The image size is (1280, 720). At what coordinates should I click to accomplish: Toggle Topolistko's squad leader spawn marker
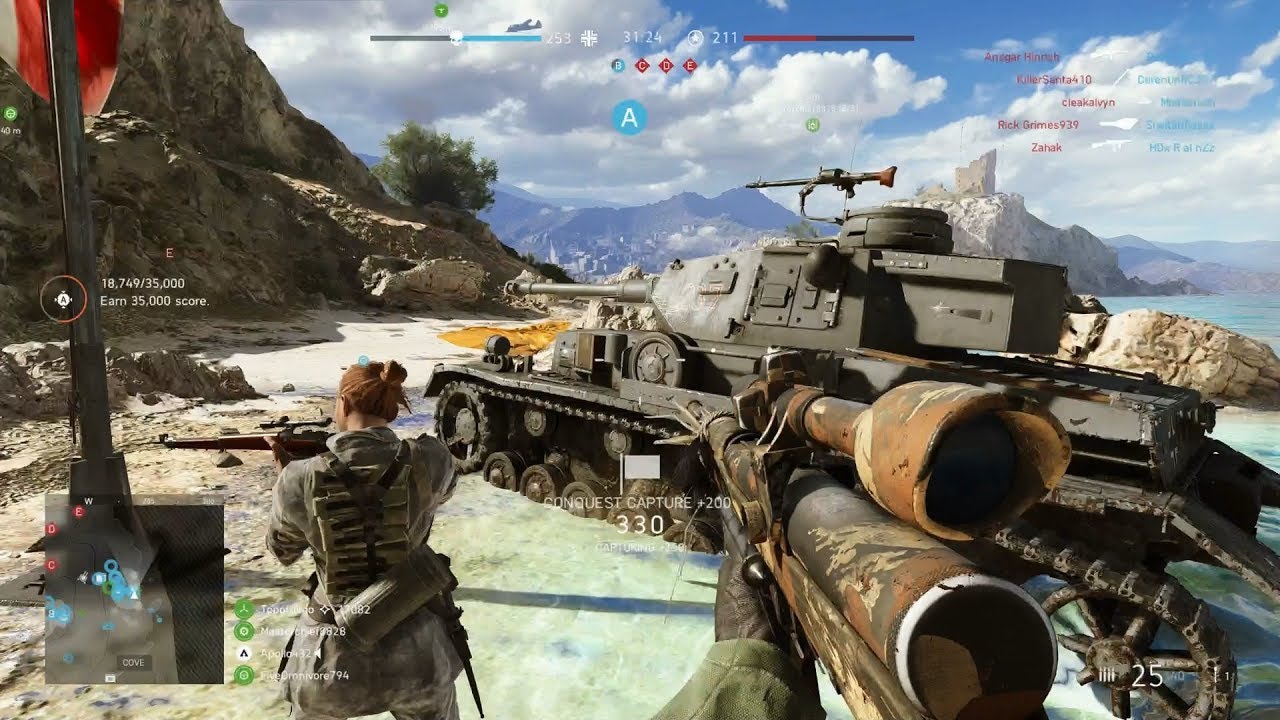pyautogui.click(x=325, y=608)
